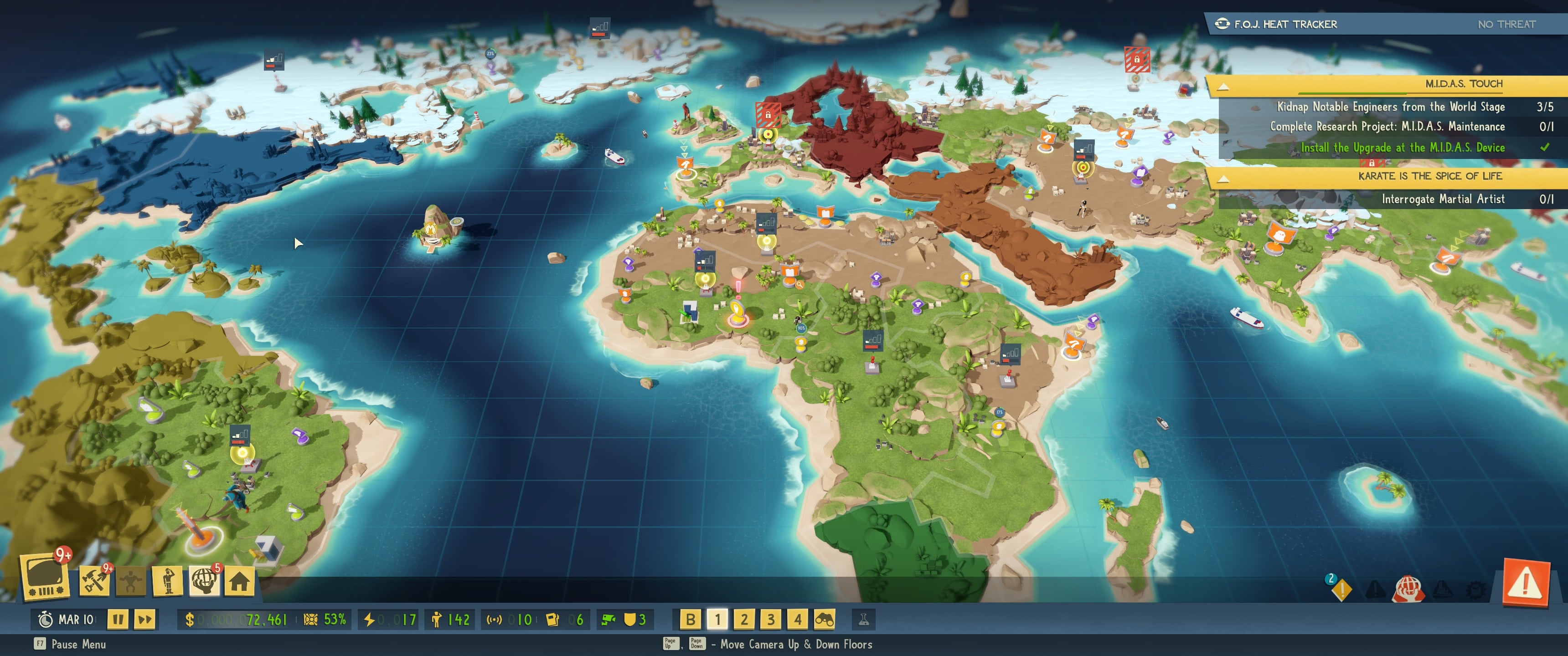Switch to floor 2

point(744,620)
